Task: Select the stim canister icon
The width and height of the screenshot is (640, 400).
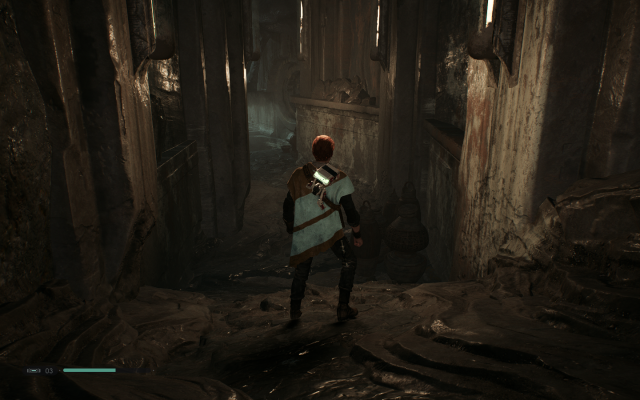Action: [33, 370]
